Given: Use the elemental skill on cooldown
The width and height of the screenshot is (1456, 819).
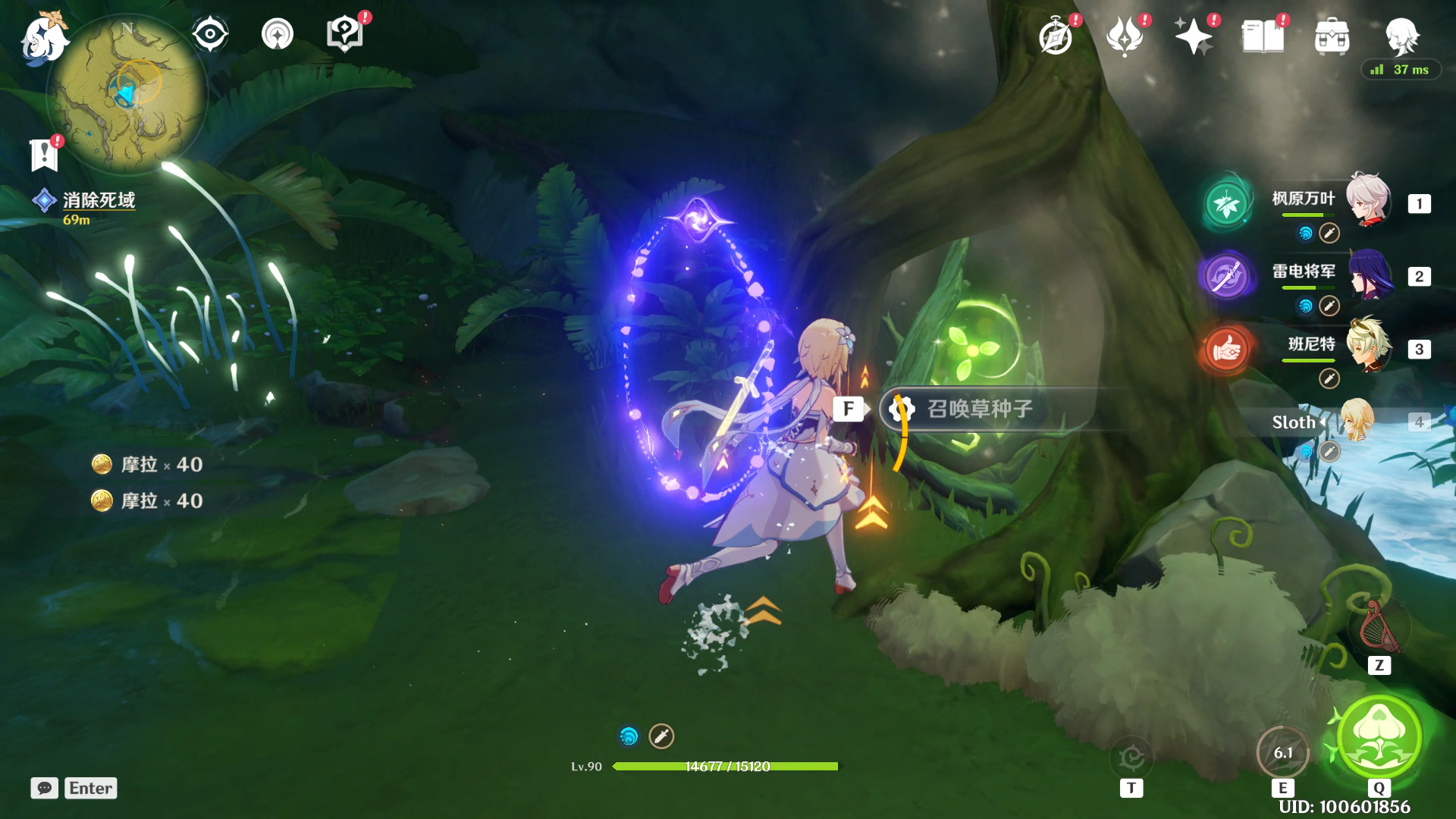Looking at the screenshot, I should [1282, 752].
